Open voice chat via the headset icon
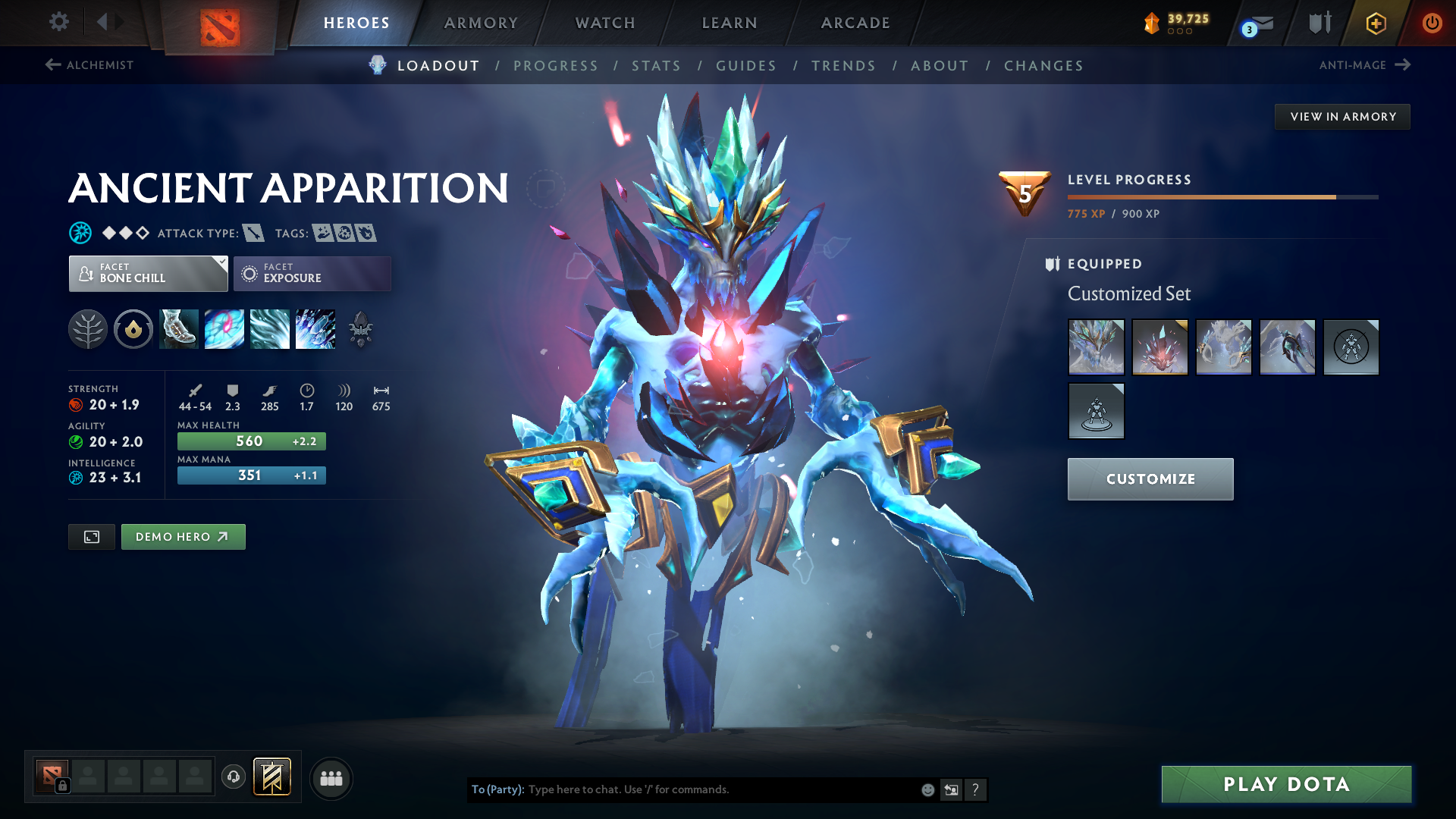The image size is (1456, 819). click(x=233, y=778)
